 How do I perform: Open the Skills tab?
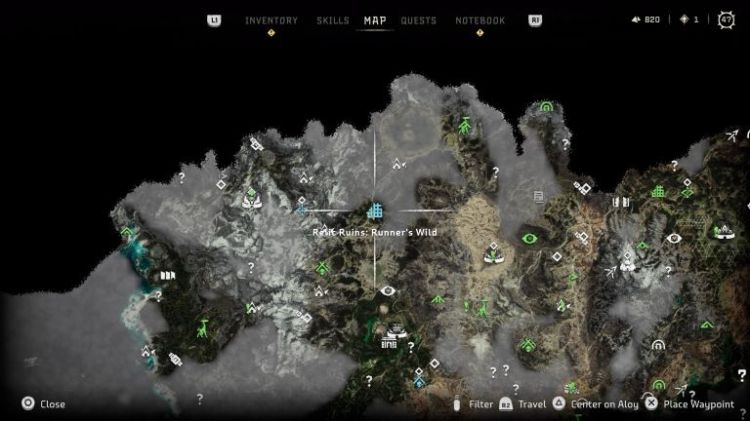pos(332,20)
